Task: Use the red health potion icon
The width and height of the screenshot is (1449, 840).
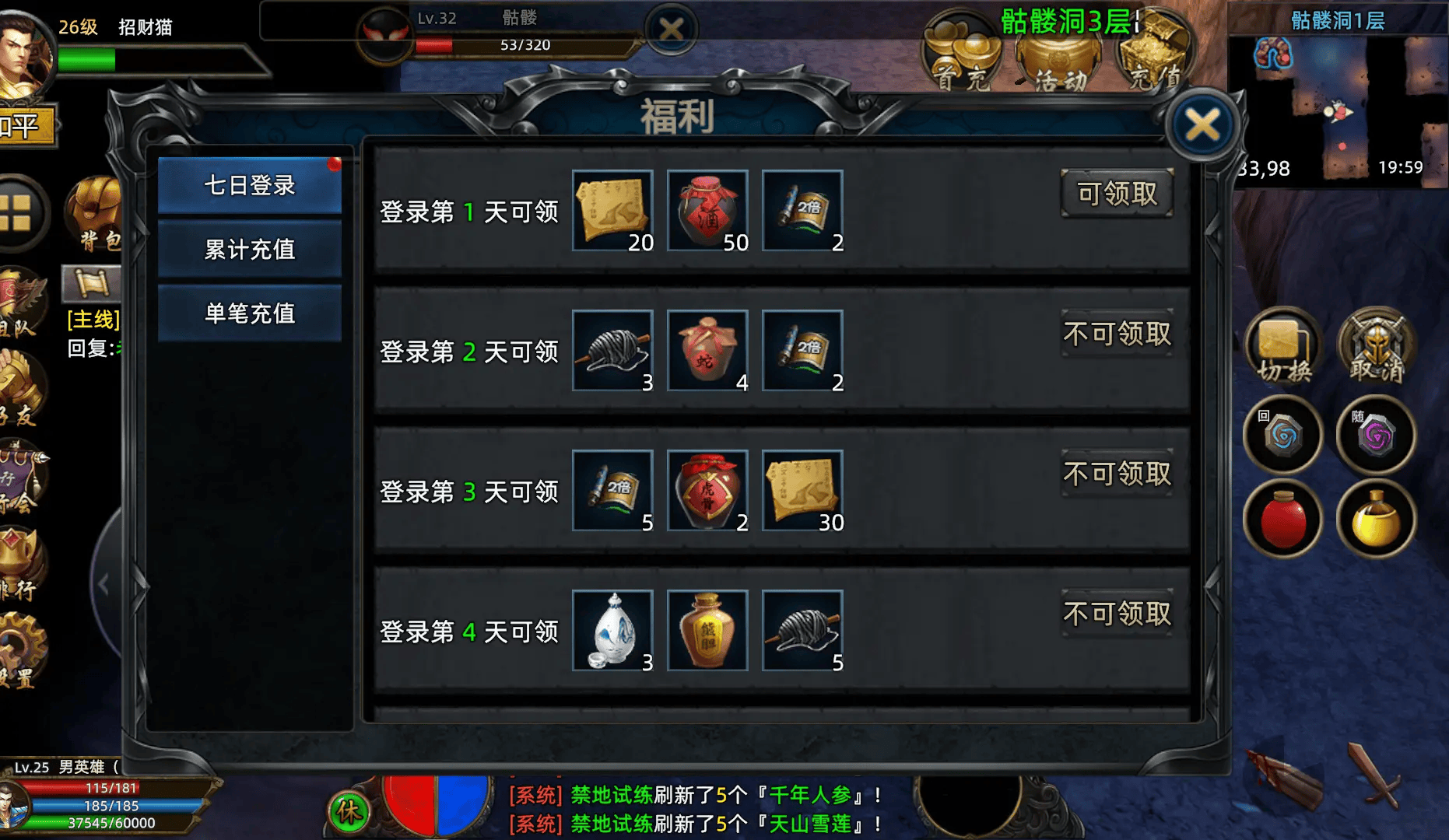Action: click(x=1282, y=520)
